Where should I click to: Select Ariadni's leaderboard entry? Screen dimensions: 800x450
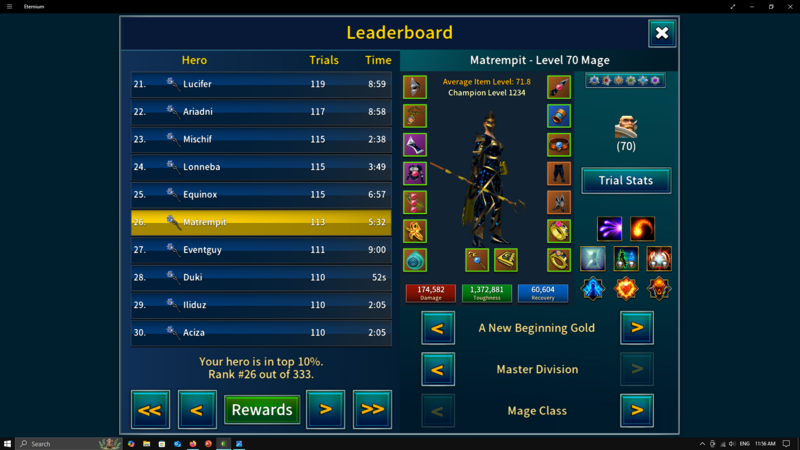261,112
